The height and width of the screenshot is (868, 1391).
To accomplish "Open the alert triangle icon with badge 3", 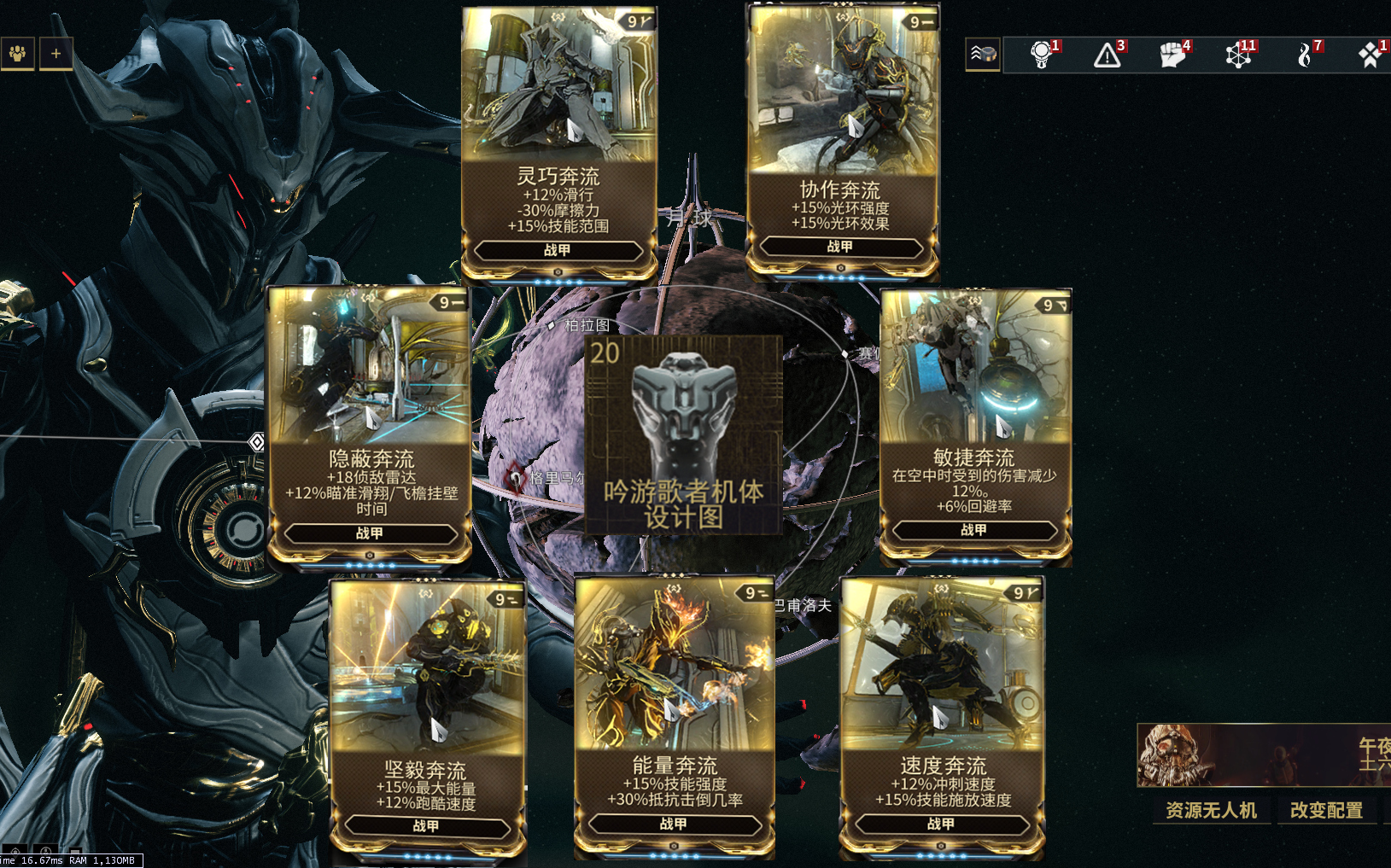I will pyautogui.click(x=1108, y=55).
